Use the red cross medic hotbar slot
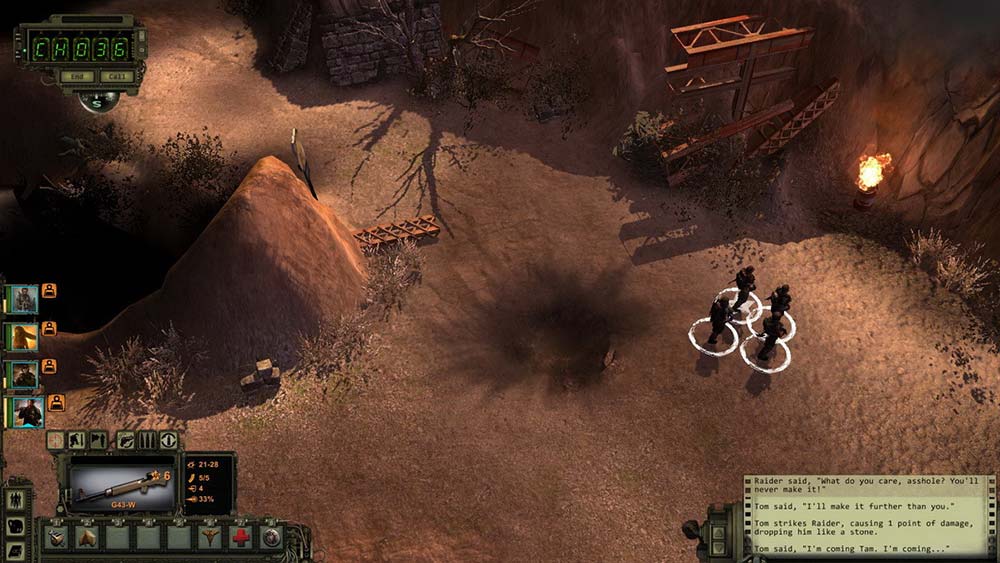 click(x=240, y=537)
